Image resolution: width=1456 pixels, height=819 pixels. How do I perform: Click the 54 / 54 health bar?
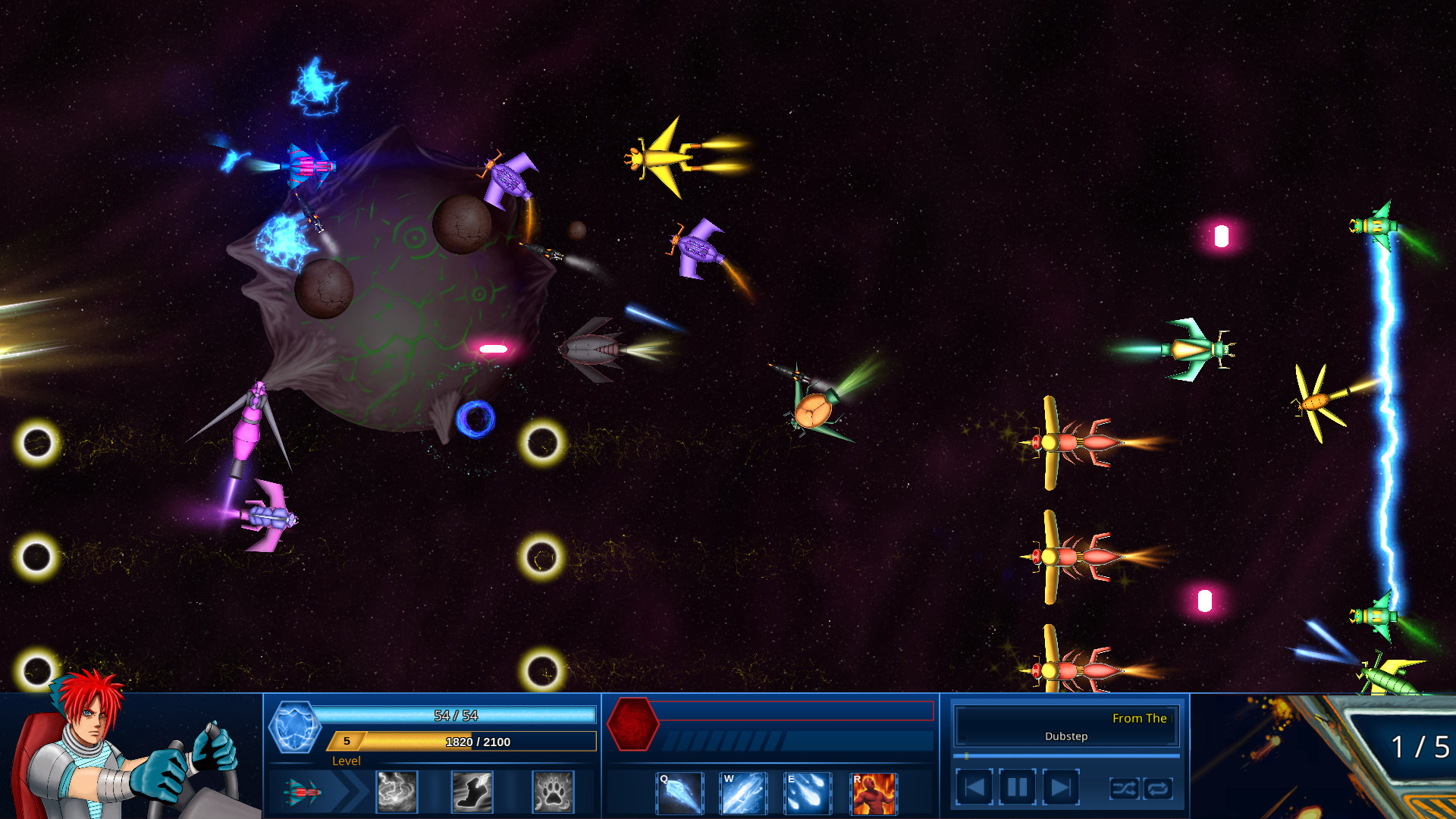click(457, 714)
